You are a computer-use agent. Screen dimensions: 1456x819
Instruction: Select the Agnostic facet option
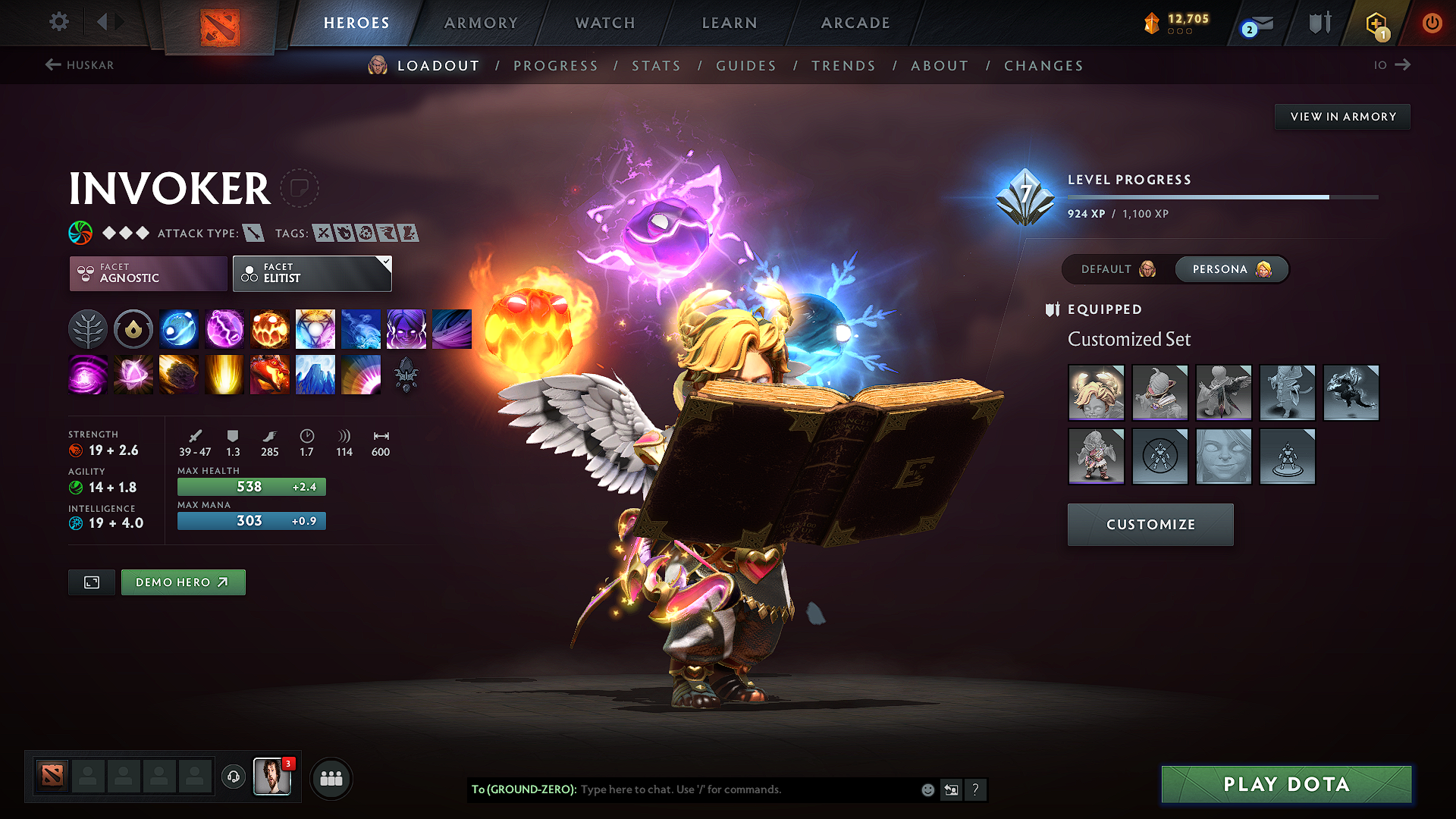point(147,273)
